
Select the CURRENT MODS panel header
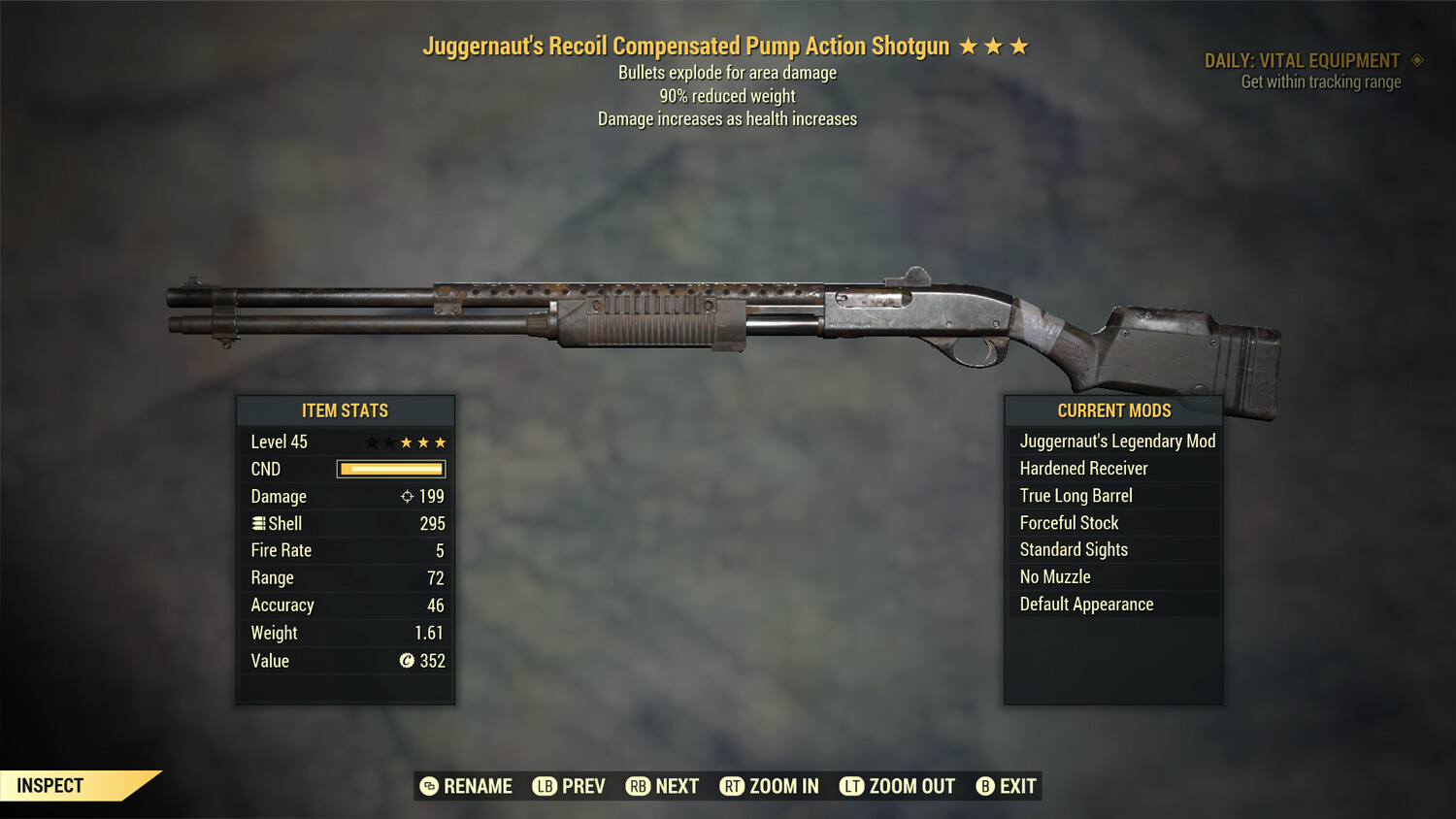click(1113, 410)
